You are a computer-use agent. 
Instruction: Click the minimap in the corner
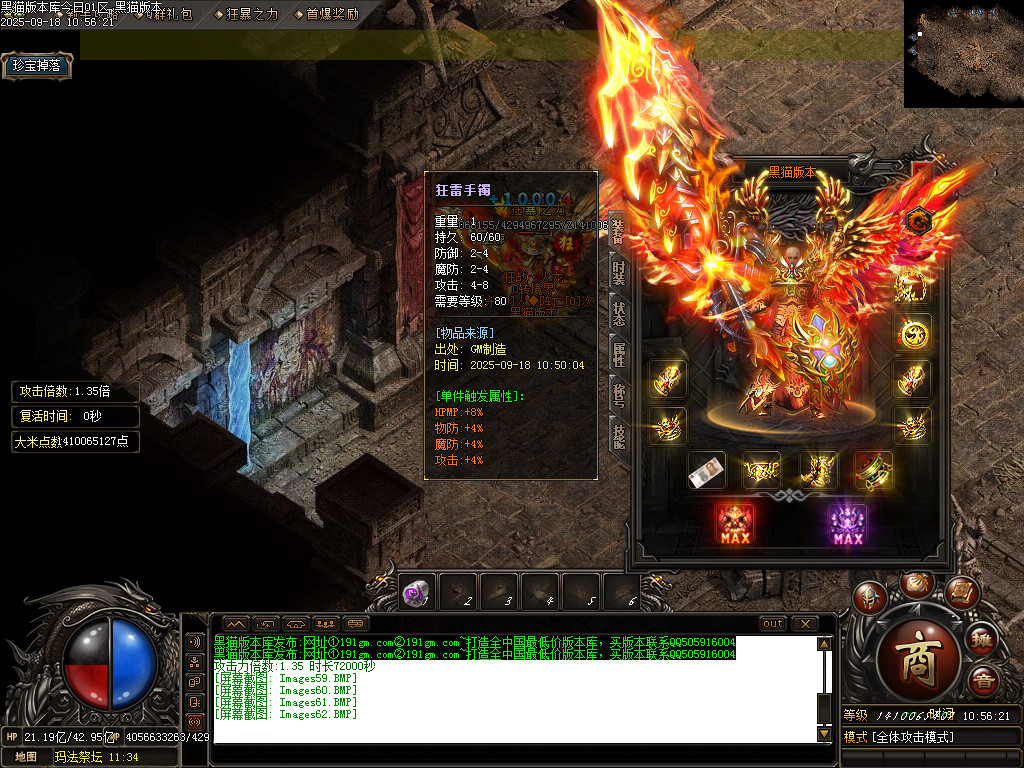[963, 53]
